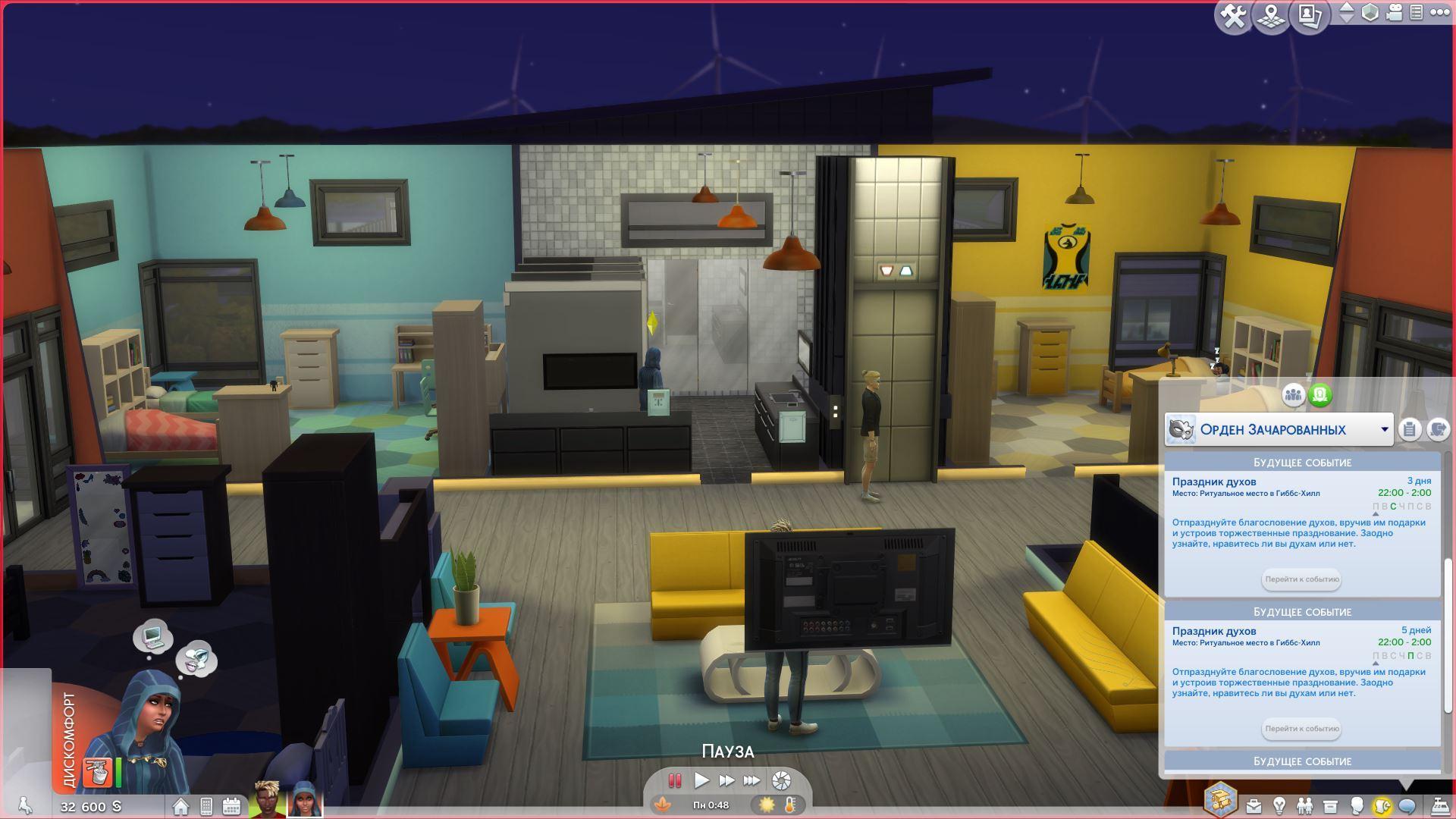The height and width of the screenshot is (819, 1456).
Task: Open Build Mode with the hammer-and-wrench icon
Action: pos(1233,16)
